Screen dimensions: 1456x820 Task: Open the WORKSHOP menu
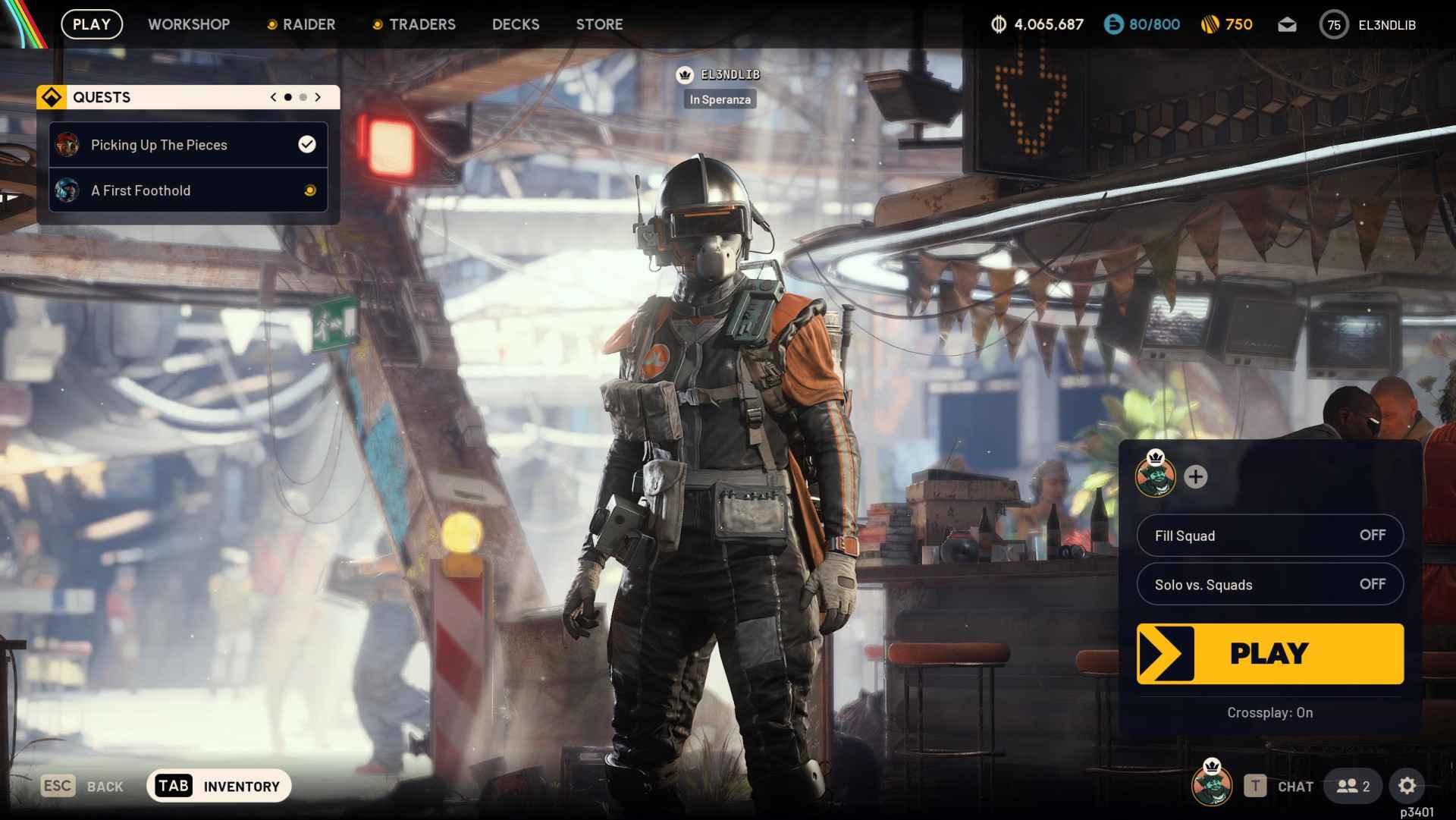(x=189, y=24)
